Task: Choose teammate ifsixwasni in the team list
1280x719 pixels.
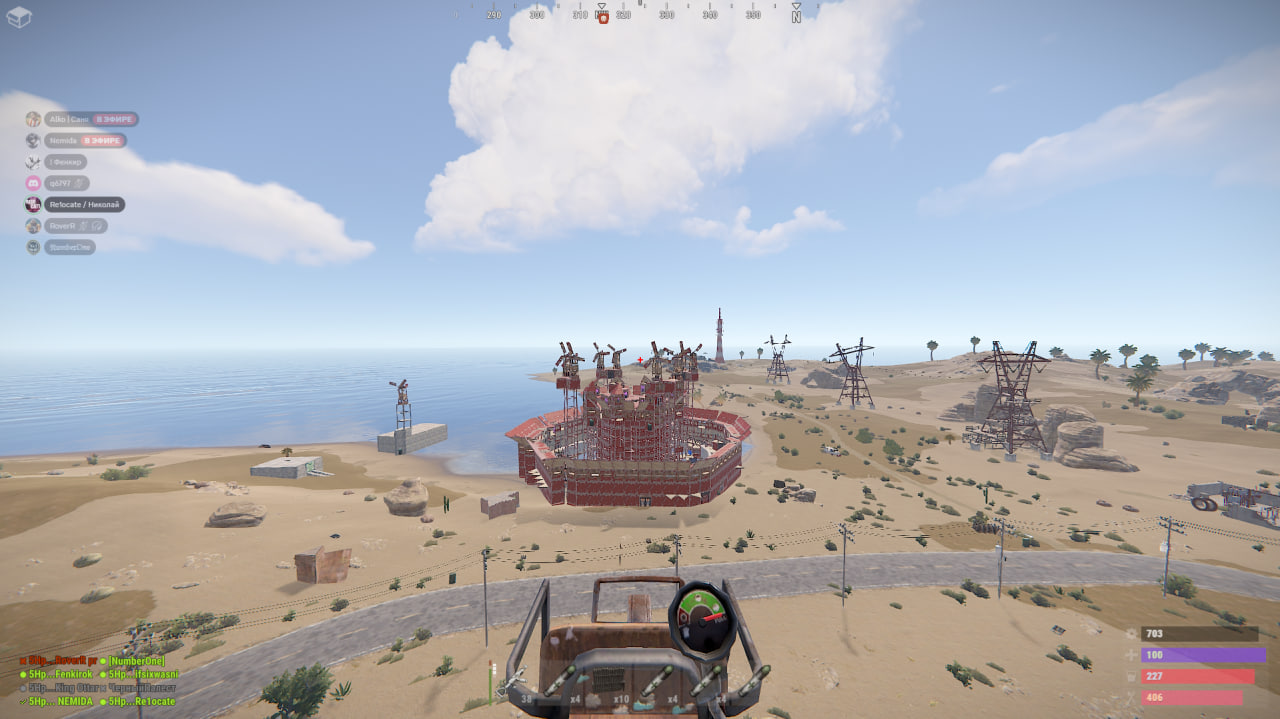Action: click(x=144, y=674)
